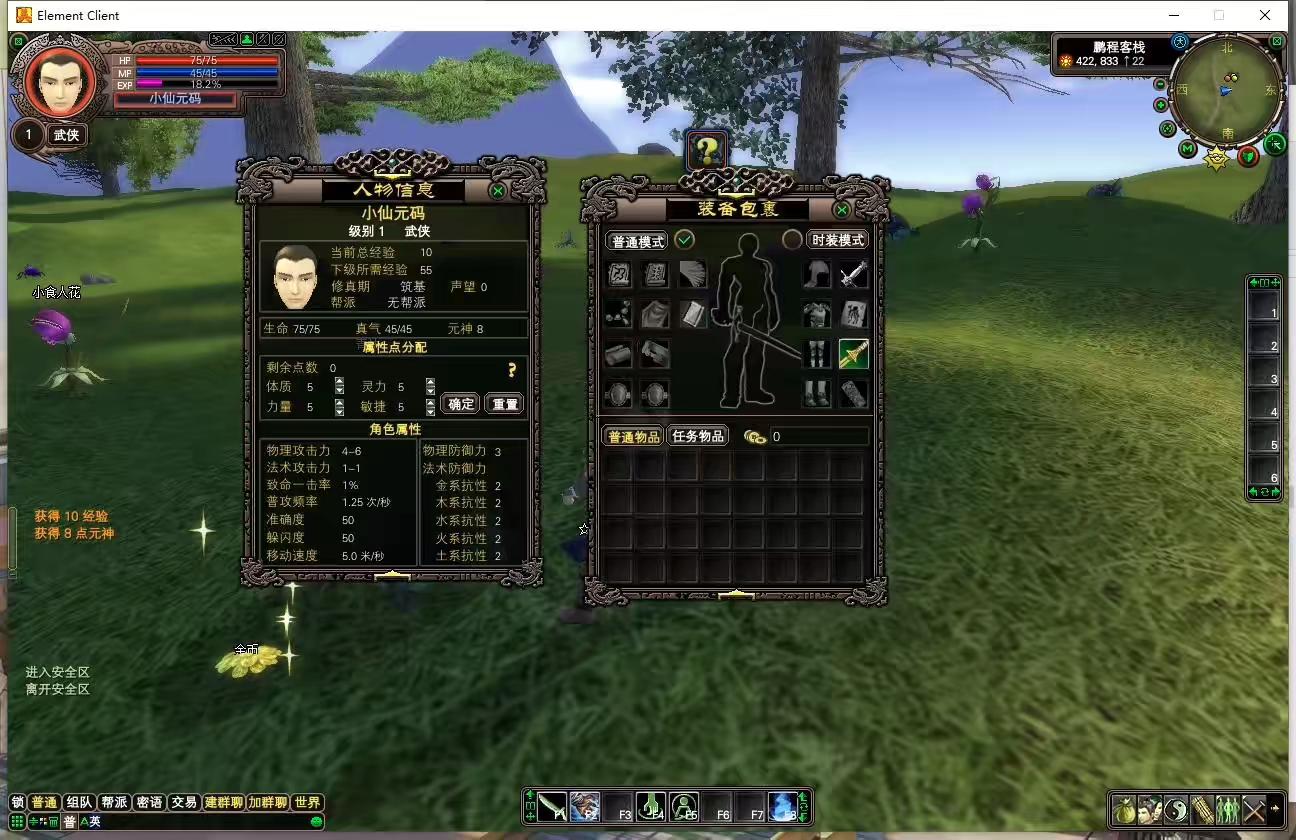Toggle the 锁 chat lock button
Screen dimensions: 1296x840
(16, 801)
